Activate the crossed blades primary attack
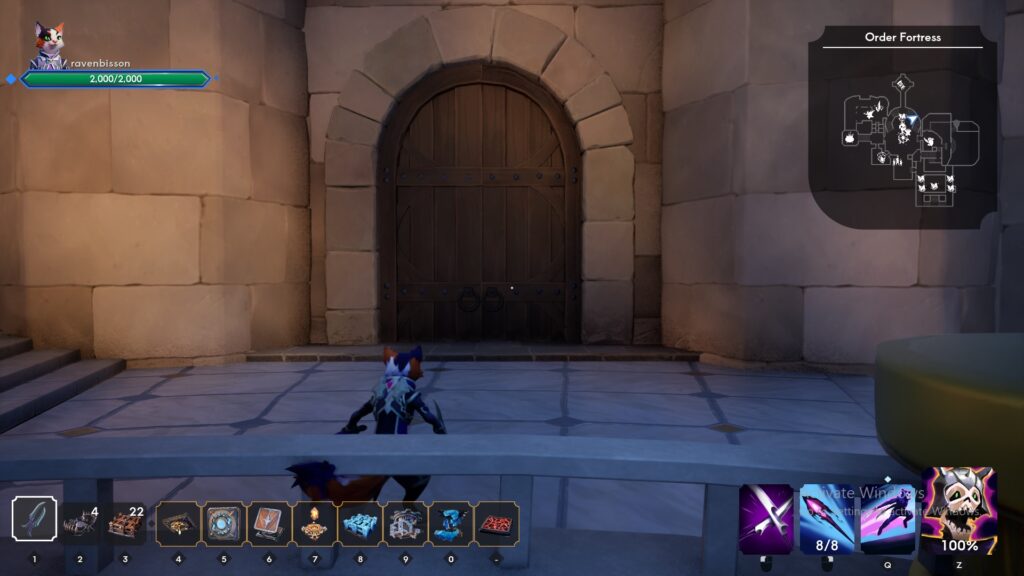1024x576 pixels. click(766, 518)
